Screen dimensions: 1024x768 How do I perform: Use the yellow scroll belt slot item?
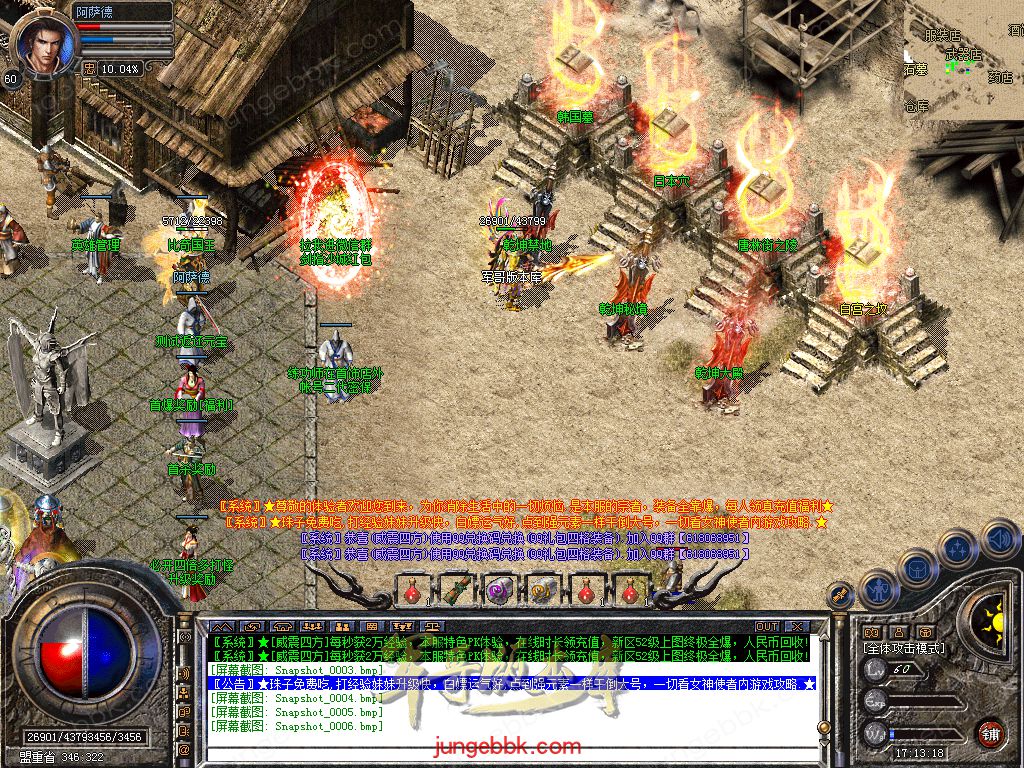tap(542, 590)
